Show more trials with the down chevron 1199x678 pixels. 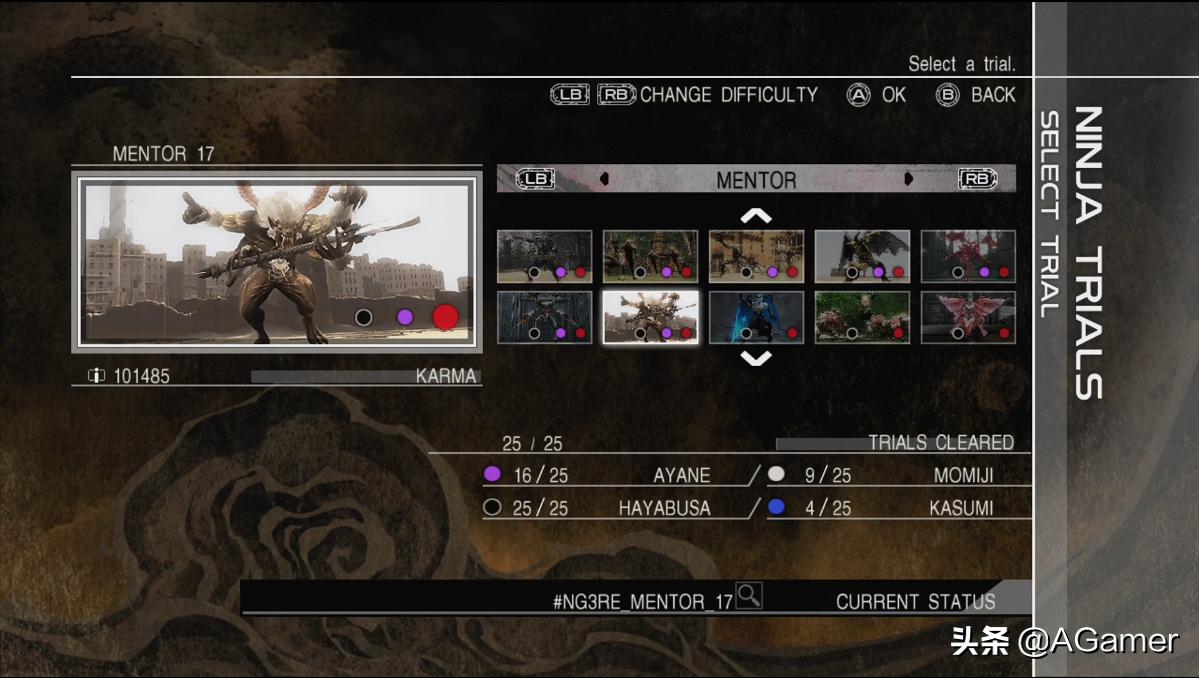coord(756,357)
